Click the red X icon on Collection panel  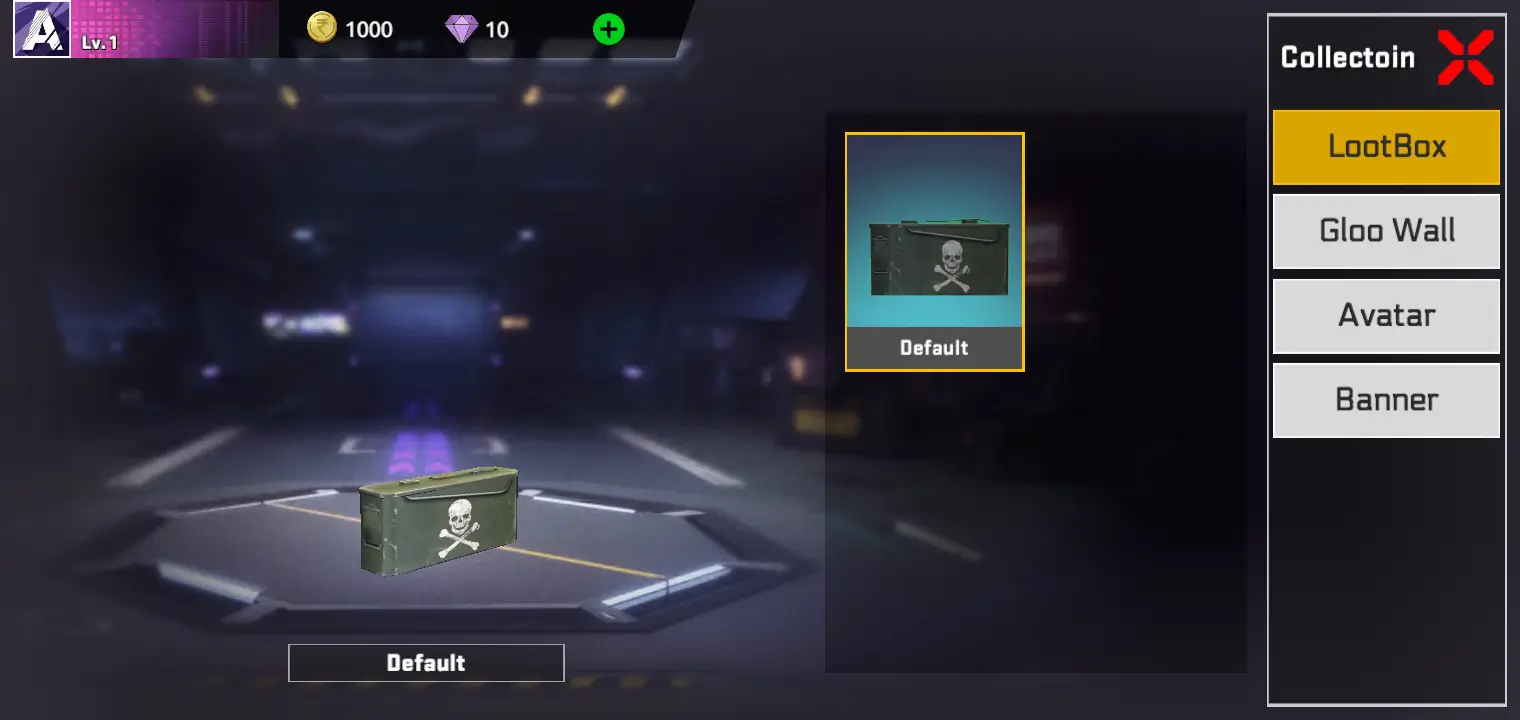(1466, 57)
